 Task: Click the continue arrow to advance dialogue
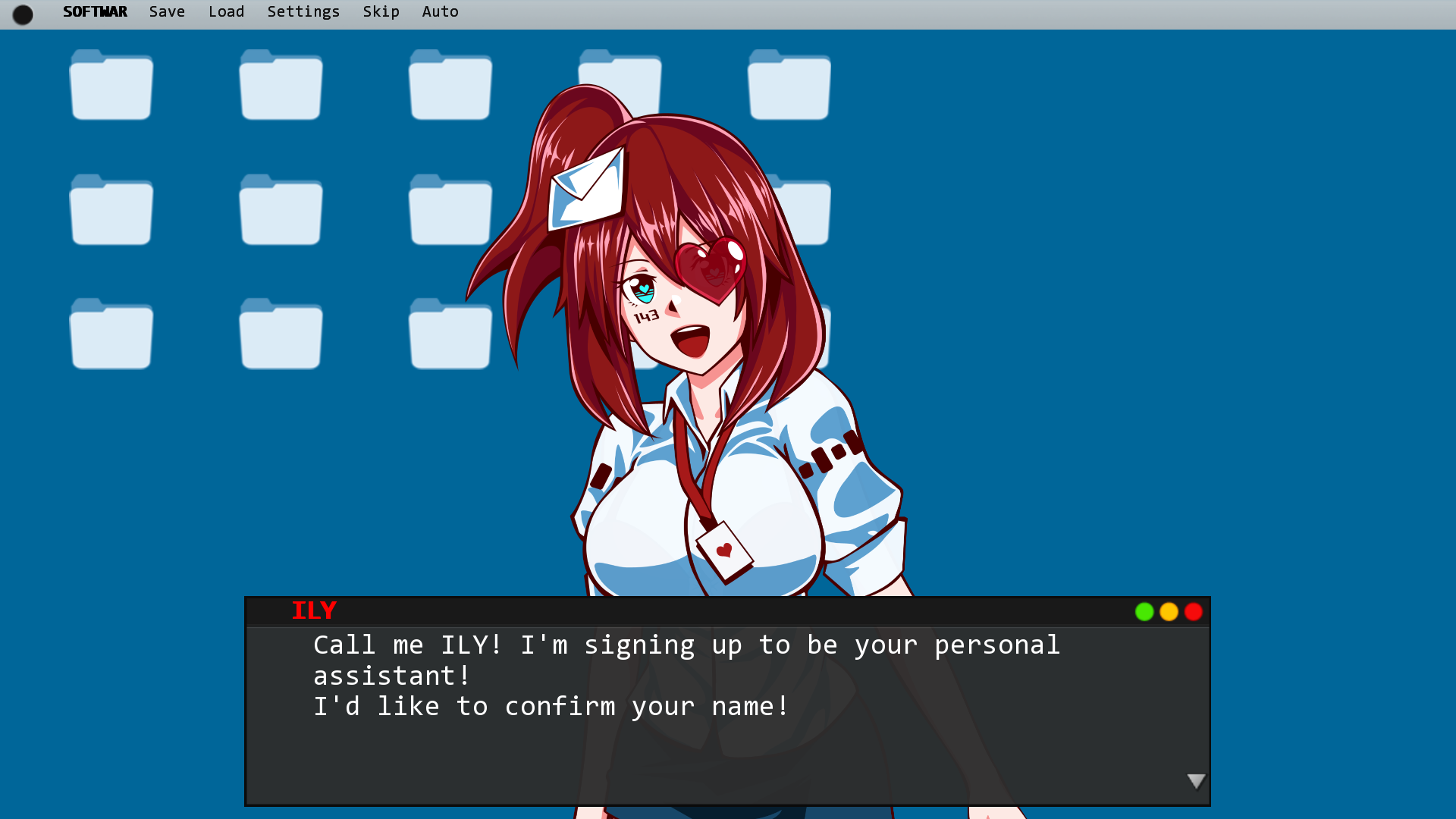click(x=1197, y=781)
